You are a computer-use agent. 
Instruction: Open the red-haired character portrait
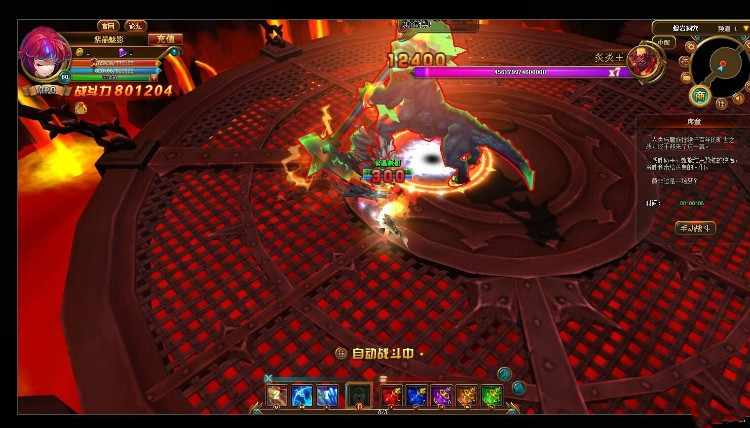click(43, 59)
